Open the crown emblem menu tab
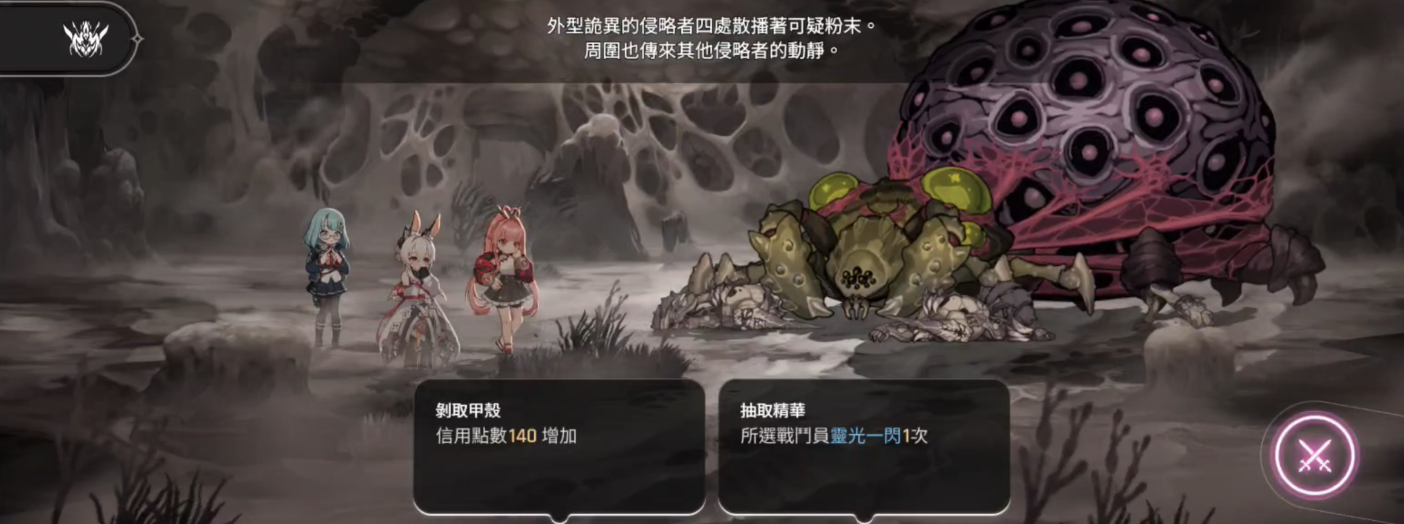This screenshot has width=1404, height=524. pyautogui.click(x=85, y=39)
